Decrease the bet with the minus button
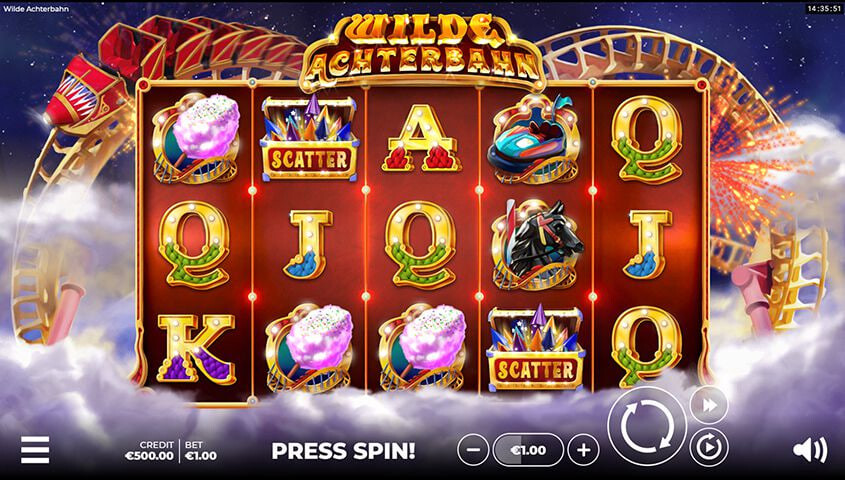The height and width of the screenshot is (480, 845). point(474,450)
